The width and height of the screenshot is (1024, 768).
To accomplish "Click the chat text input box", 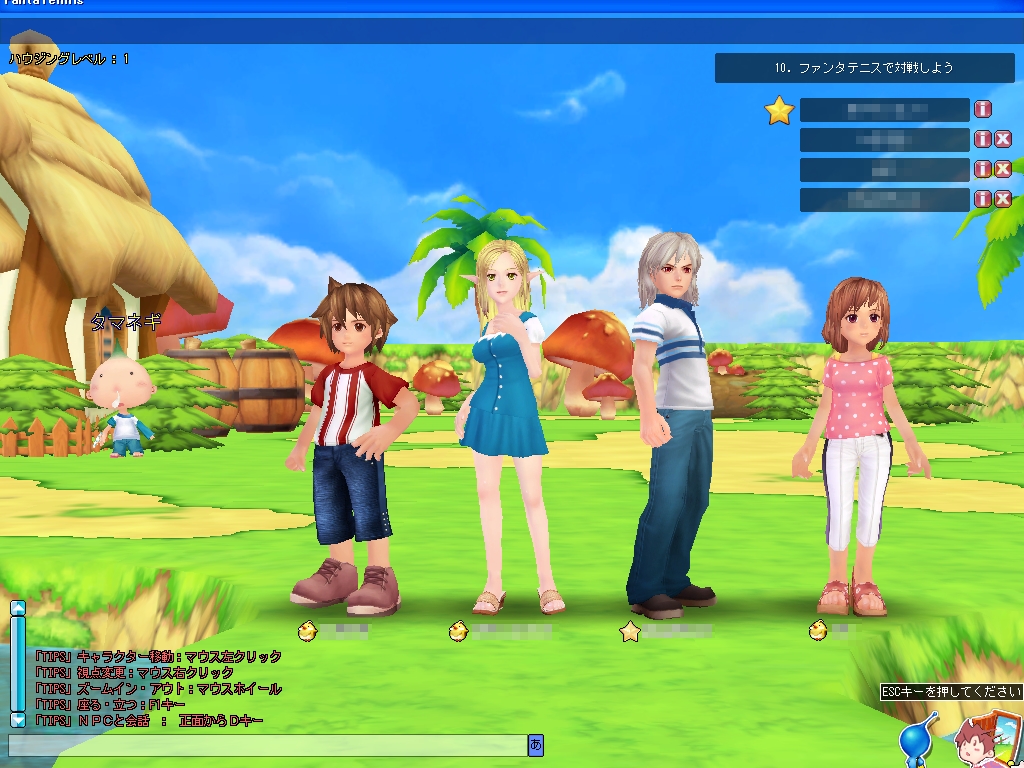I will pos(267,745).
